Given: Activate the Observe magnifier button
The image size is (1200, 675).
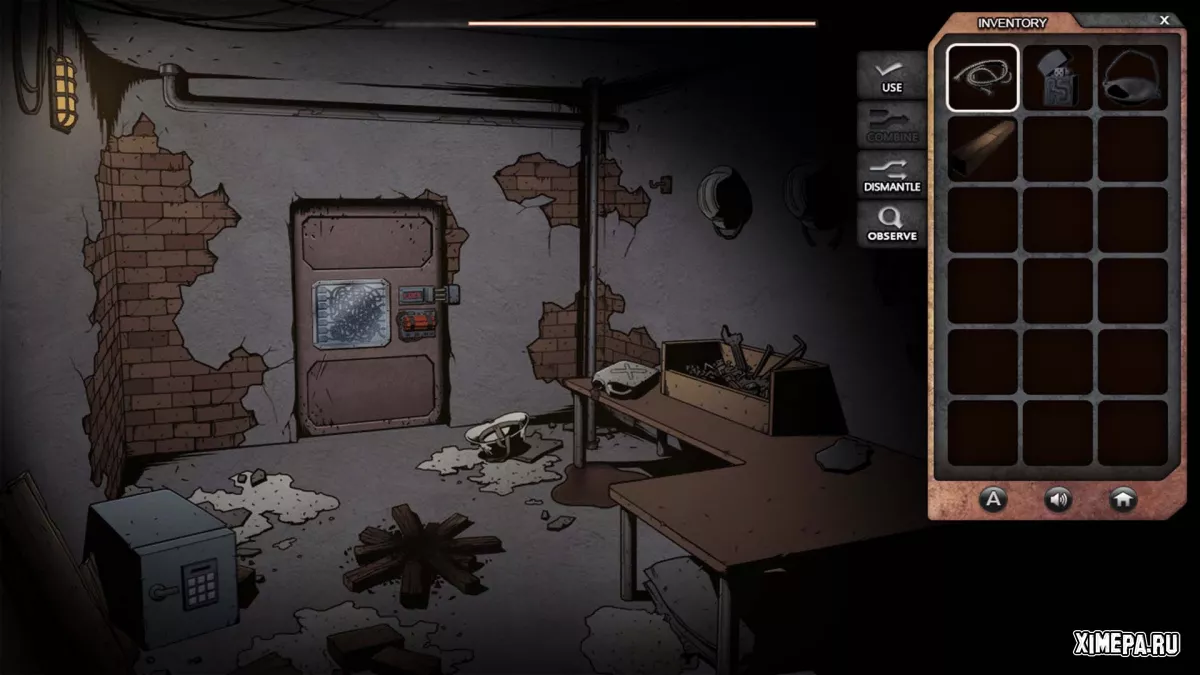Looking at the screenshot, I should click(x=891, y=225).
